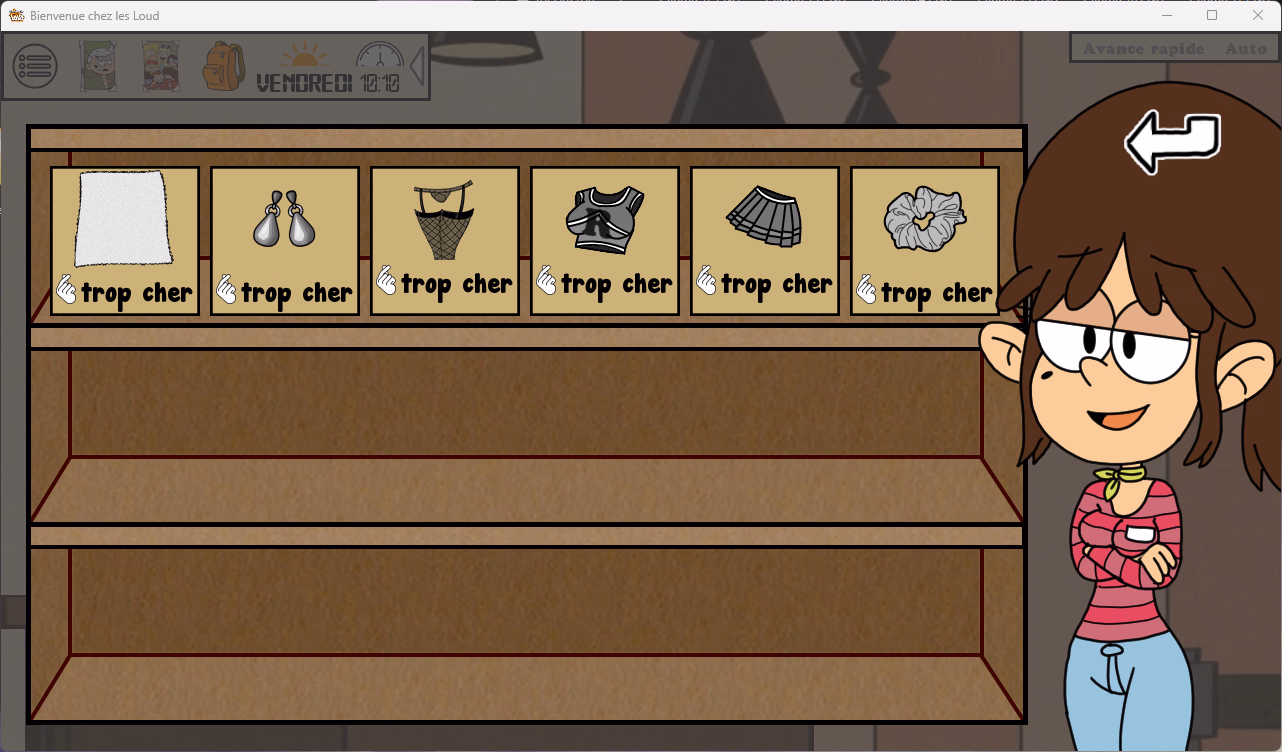Toggle the toolbar with the left triangle arrow
The image size is (1282, 752).
418,65
